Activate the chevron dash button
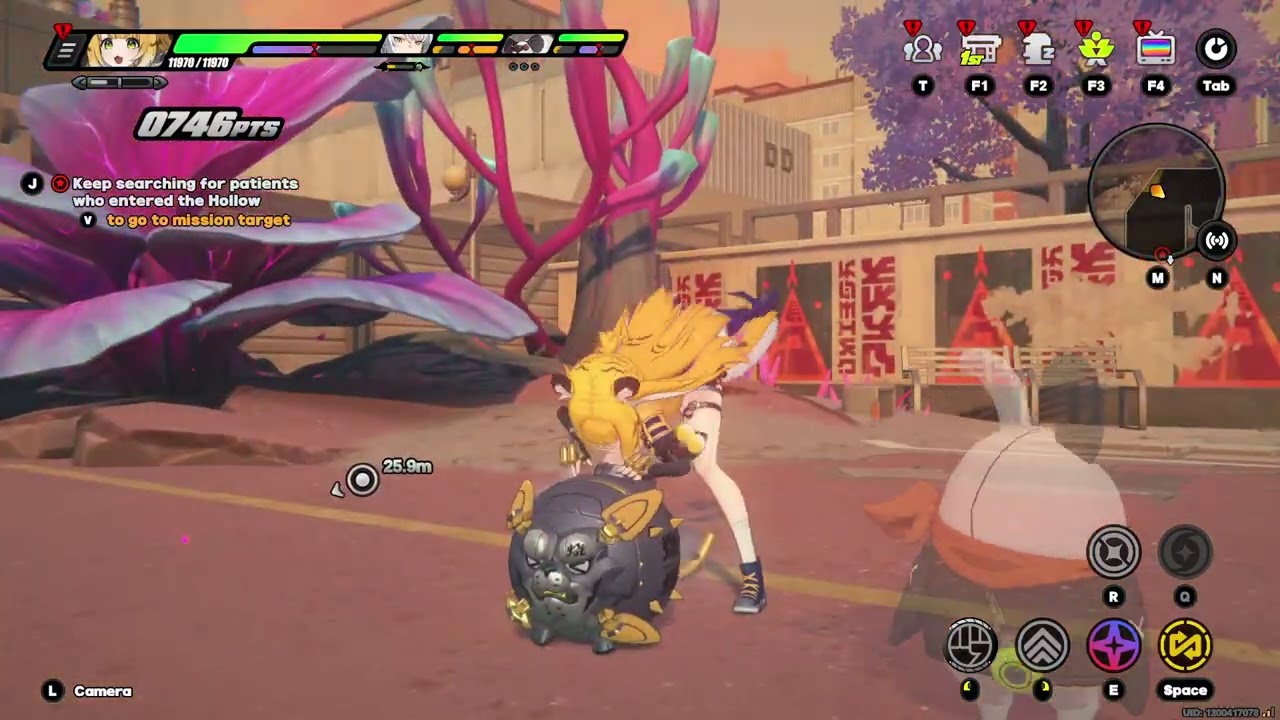The width and height of the screenshot is (1280, 720). 1042,645
